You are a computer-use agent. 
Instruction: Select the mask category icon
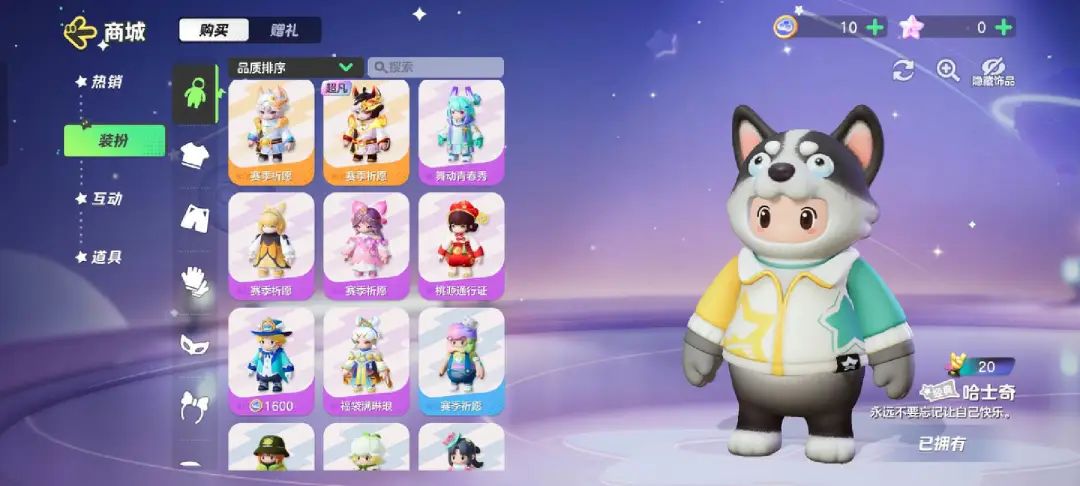[x=194, y=345]
